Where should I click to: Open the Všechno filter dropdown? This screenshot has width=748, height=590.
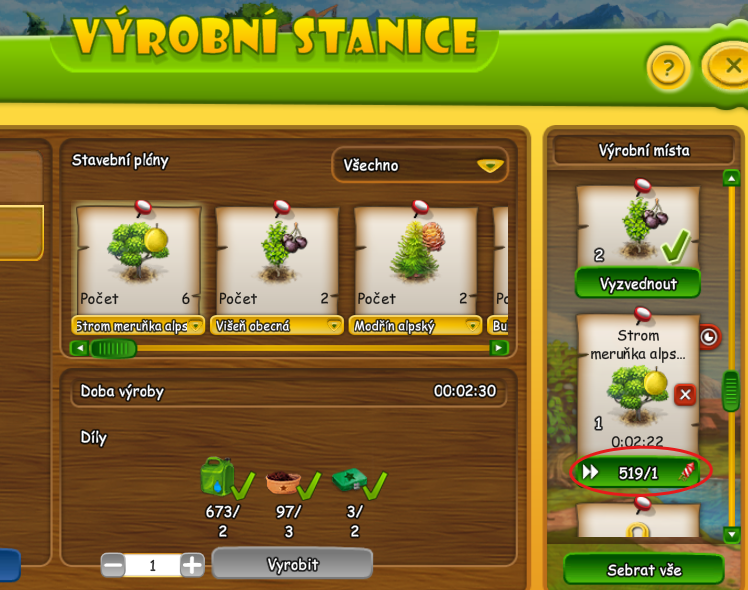[x=419, y=166]
